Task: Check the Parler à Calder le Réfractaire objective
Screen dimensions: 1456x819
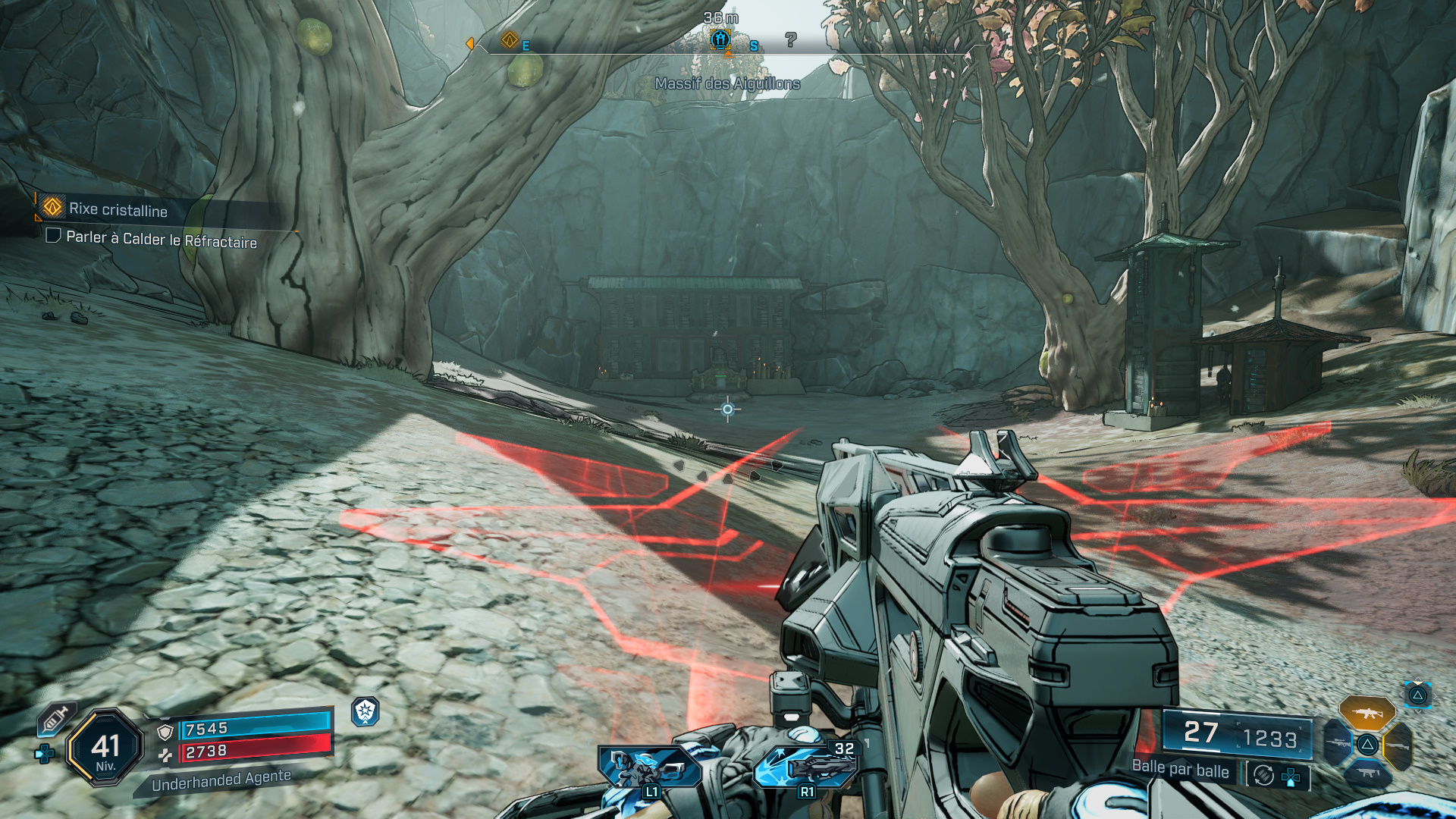Action: 54,236
